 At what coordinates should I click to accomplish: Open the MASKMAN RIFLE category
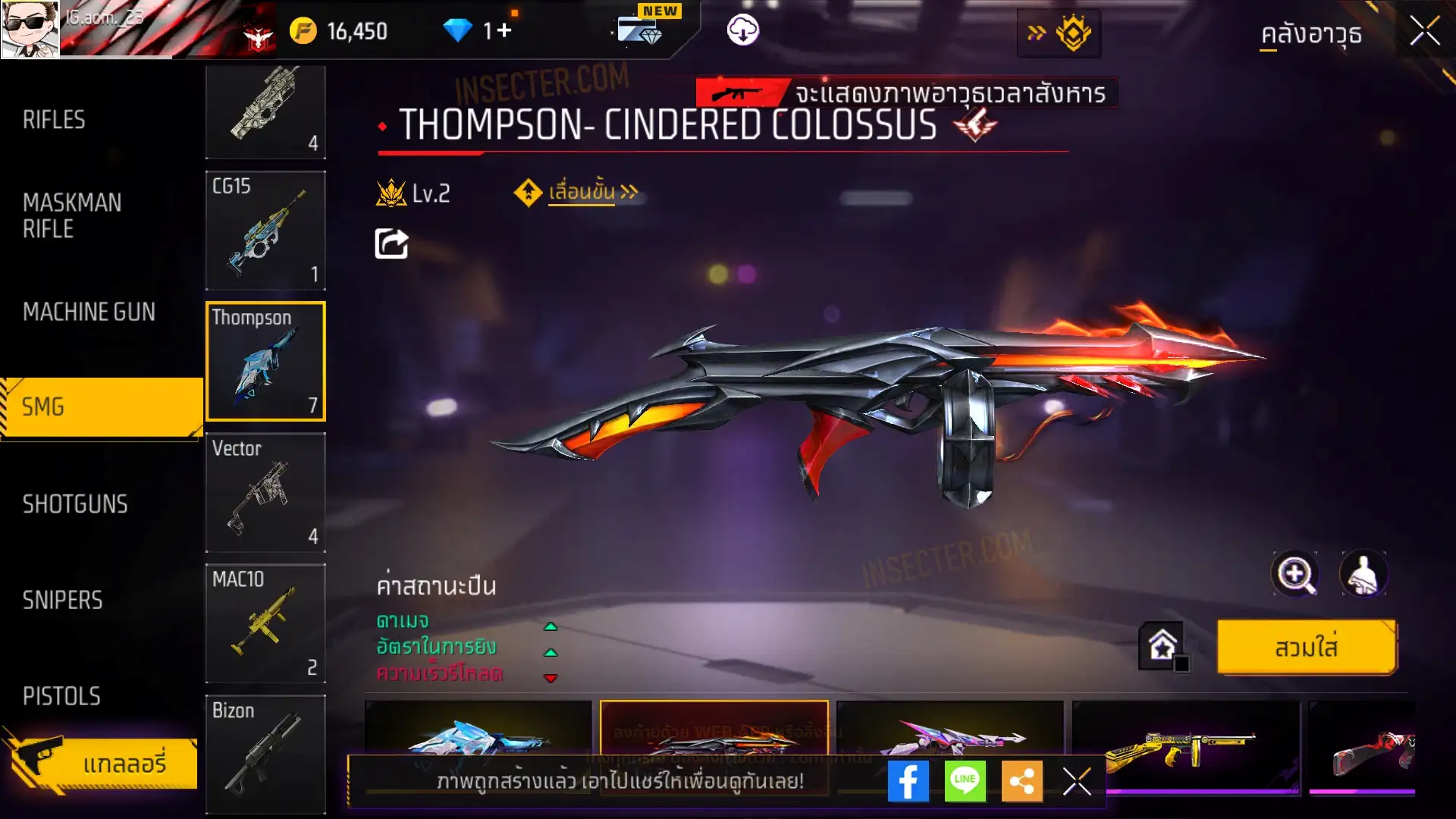72,216
